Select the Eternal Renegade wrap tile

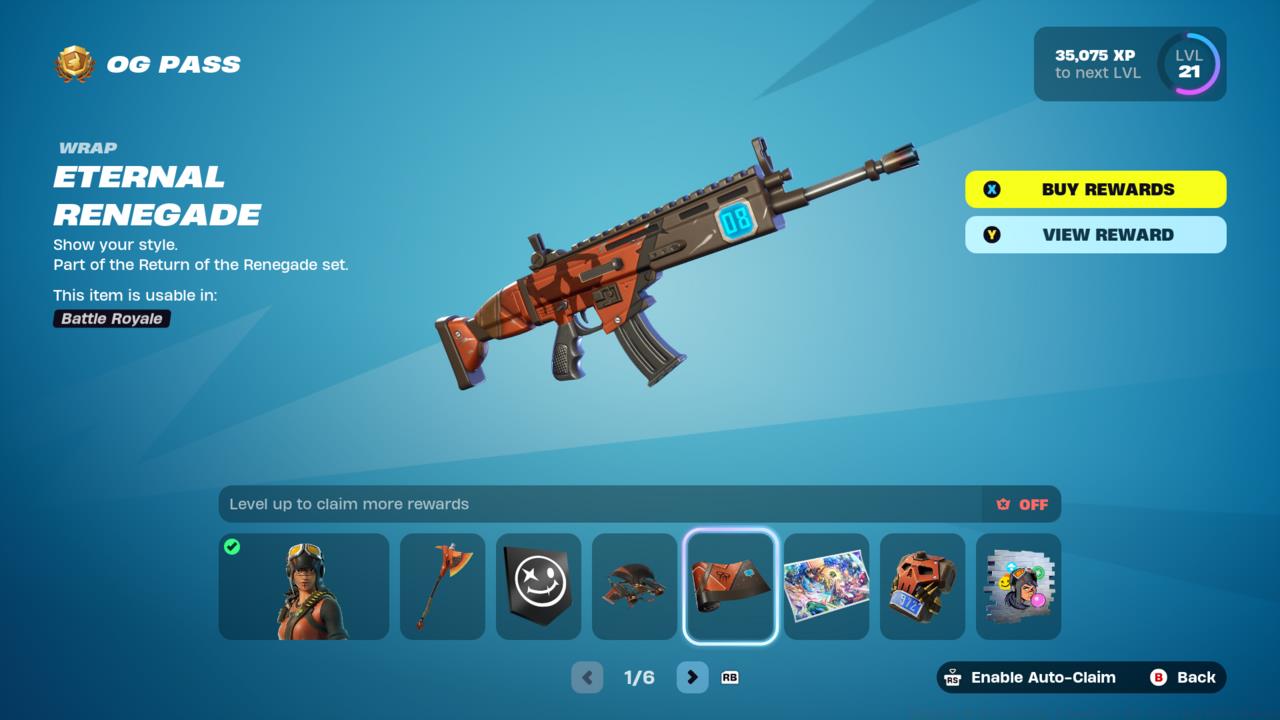pos(730,586)
